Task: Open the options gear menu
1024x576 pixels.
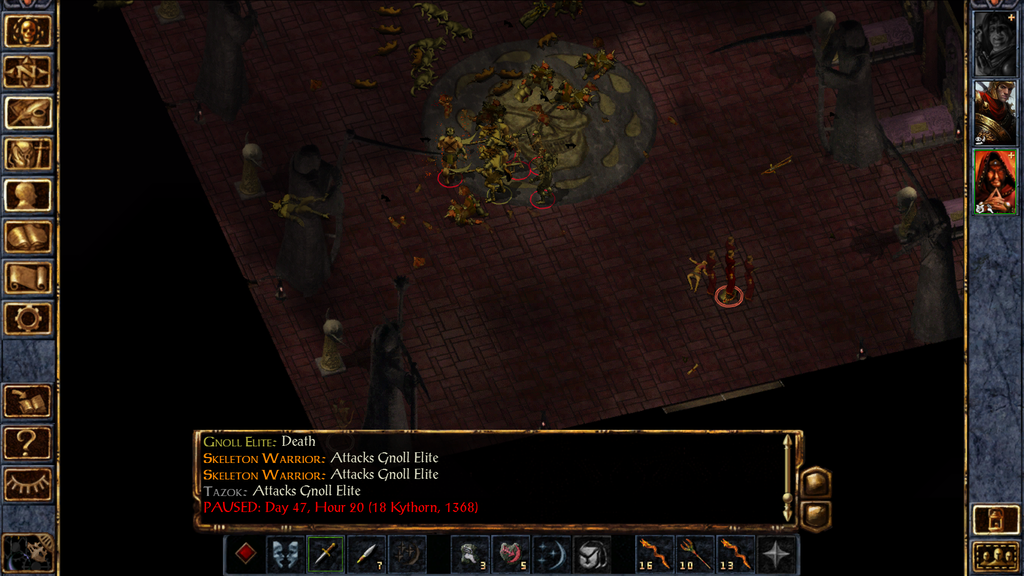Action: (28, 318)
